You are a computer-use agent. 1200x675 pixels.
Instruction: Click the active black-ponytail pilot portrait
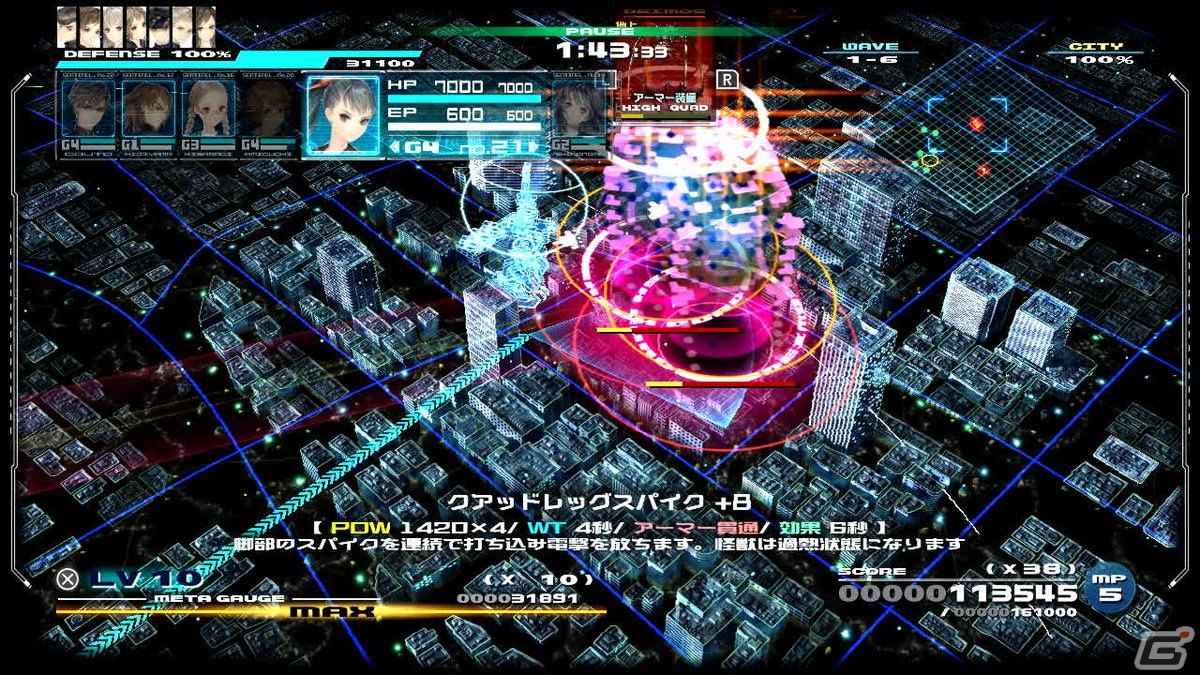[x=343, y=112]
